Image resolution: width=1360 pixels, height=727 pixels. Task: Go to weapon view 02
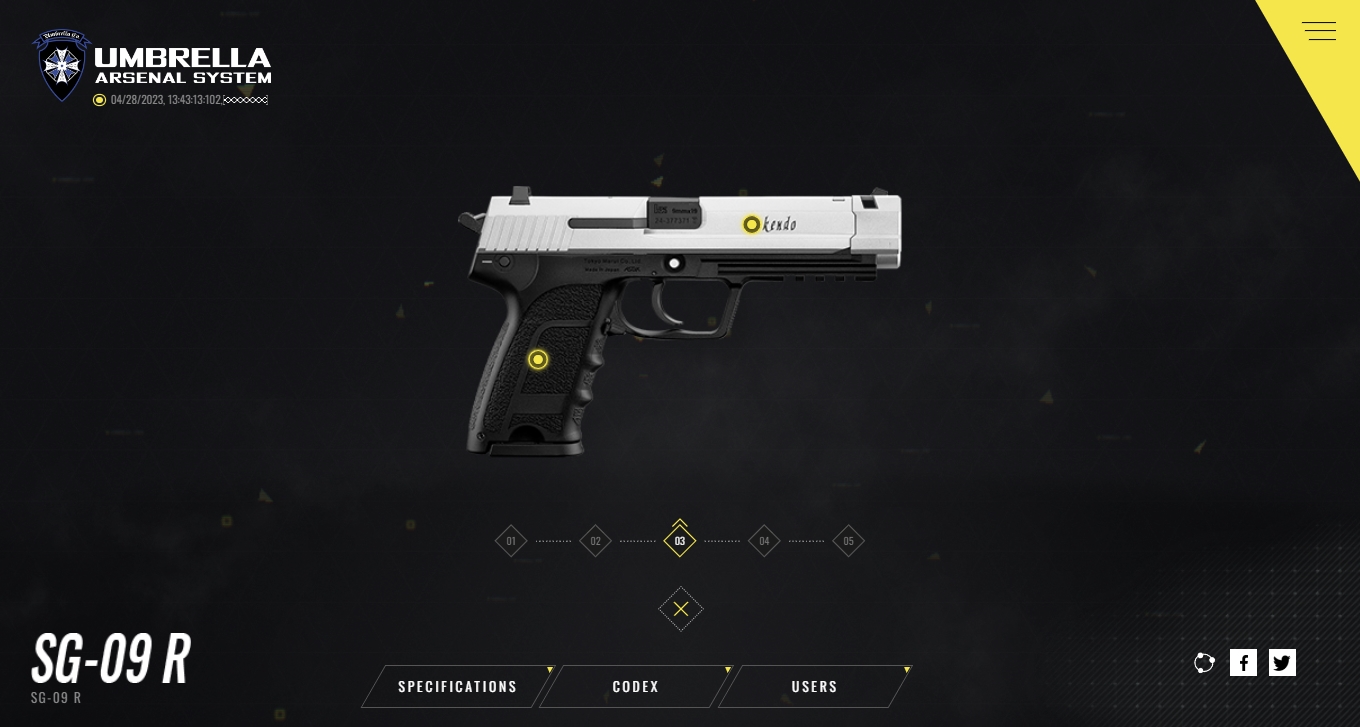tap(595, 541)
